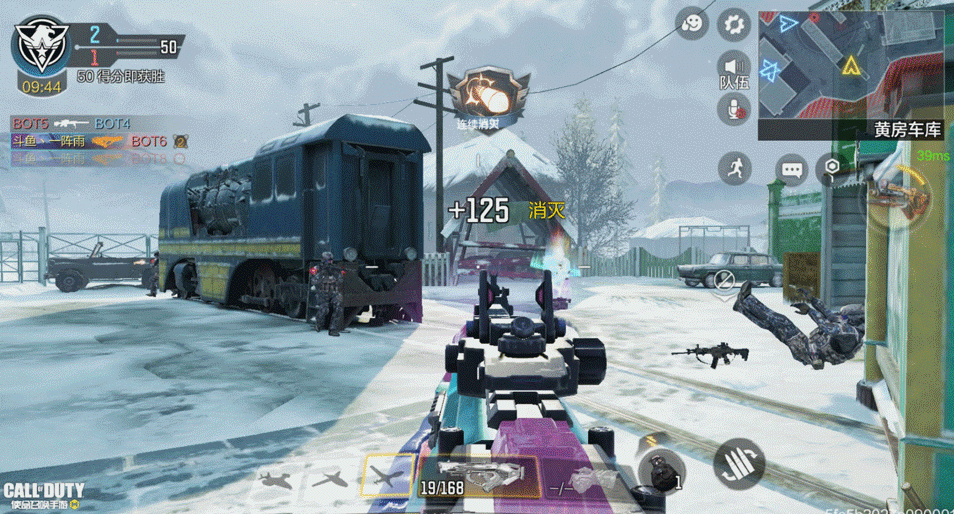The image size is (954, 514).
Task: Tap the hexagon icon beside chat
Action: tap(831, 168)
